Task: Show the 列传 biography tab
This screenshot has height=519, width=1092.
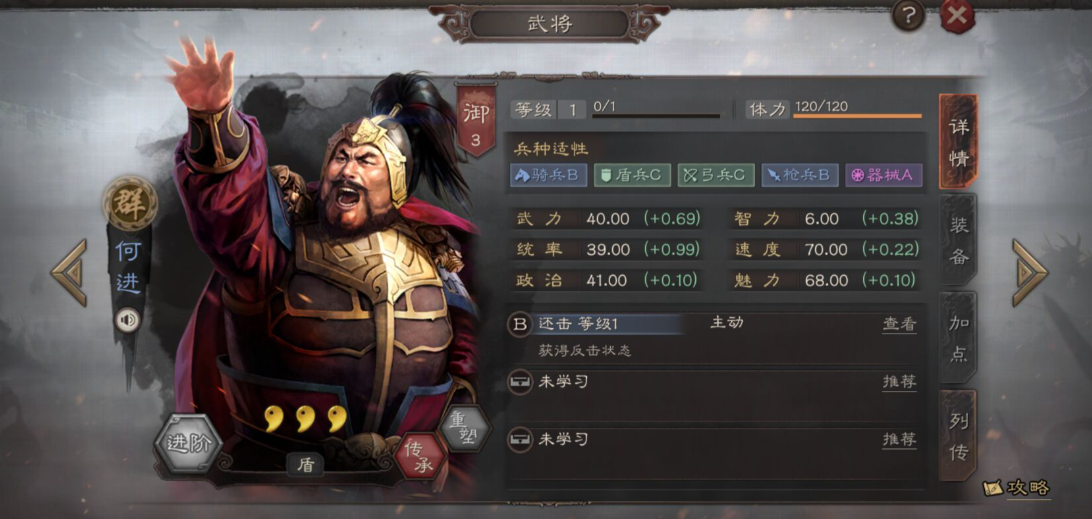Action: (x=958, y=437)
